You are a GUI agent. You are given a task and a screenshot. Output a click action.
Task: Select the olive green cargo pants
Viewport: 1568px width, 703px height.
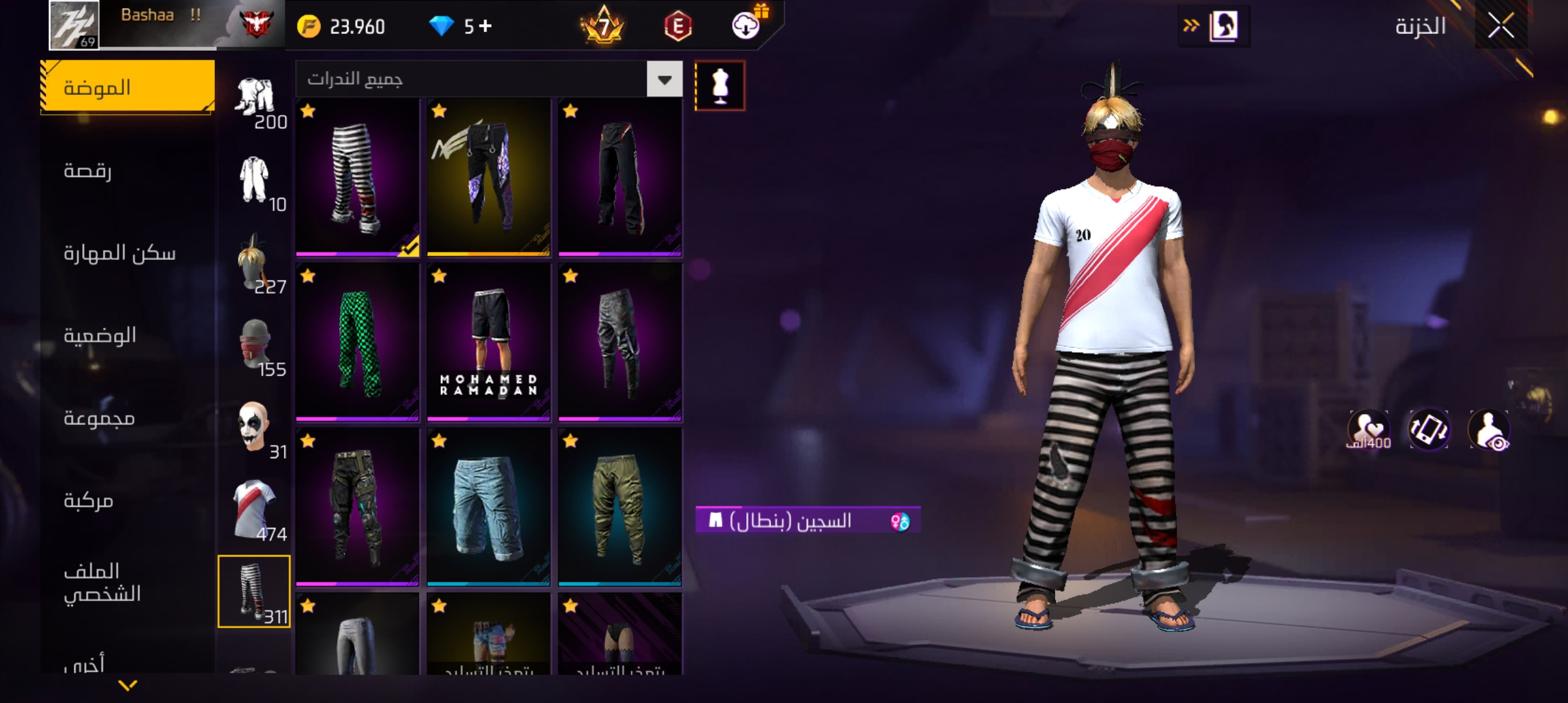coord(620,507)
